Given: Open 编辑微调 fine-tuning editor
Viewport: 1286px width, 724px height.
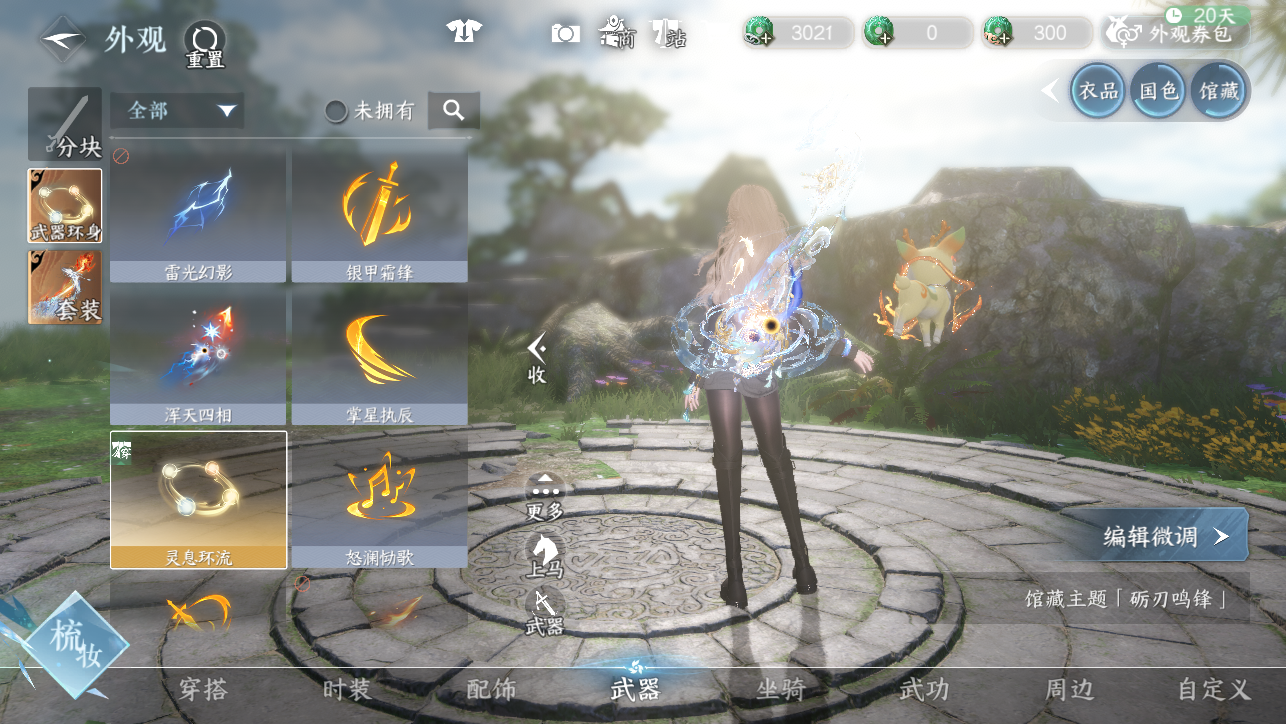Looking at the screenshot, I should click(1164, 535).
